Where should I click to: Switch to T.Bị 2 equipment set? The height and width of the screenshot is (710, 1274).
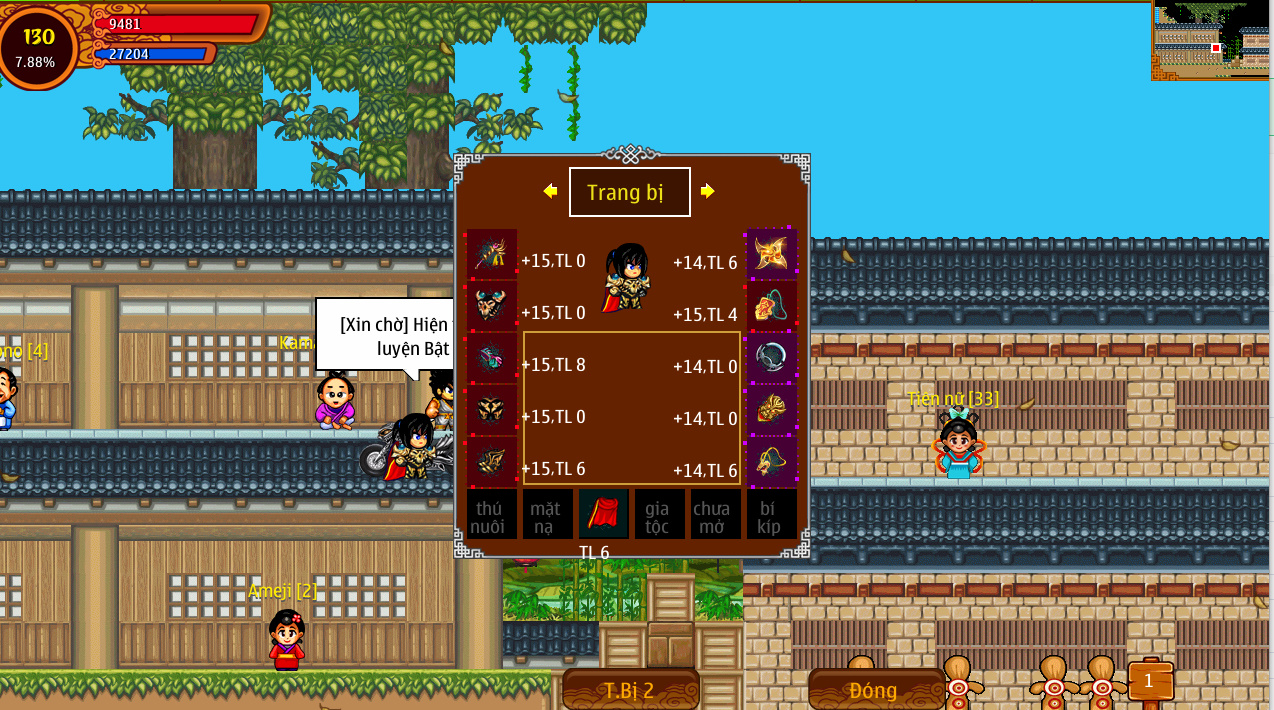[630, 690]
